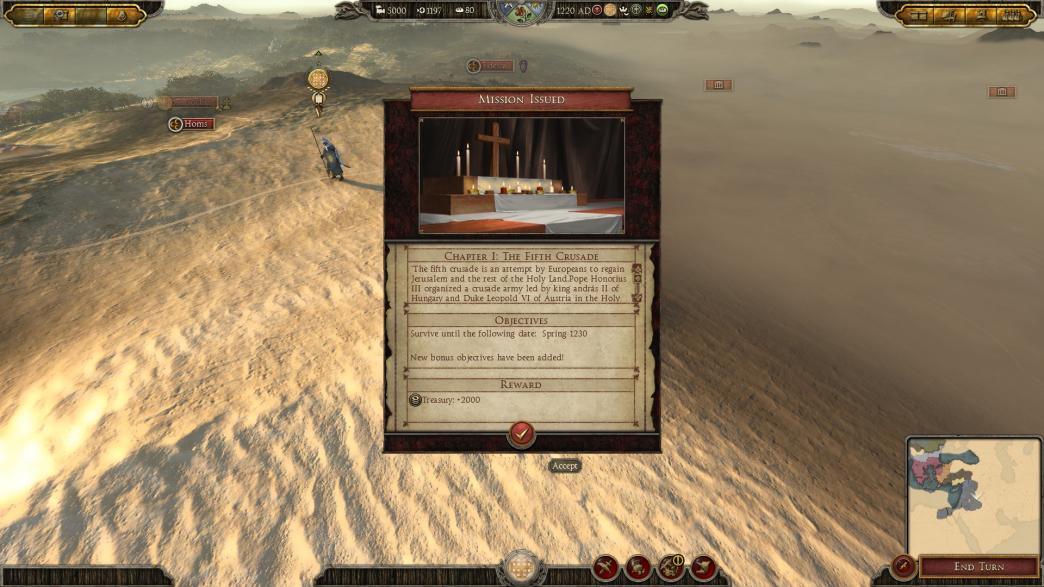
Task: Click the round red button left of End Turn
Action: point(903,567)
